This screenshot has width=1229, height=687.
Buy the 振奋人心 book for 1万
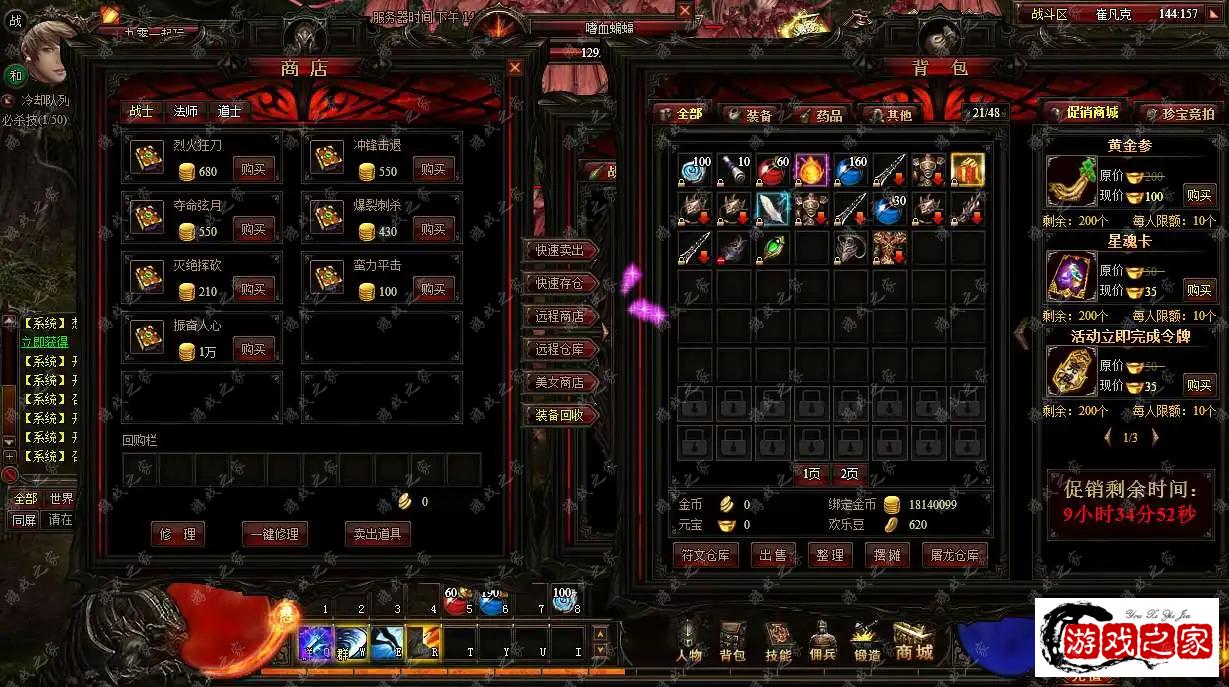tap(253, 350)
